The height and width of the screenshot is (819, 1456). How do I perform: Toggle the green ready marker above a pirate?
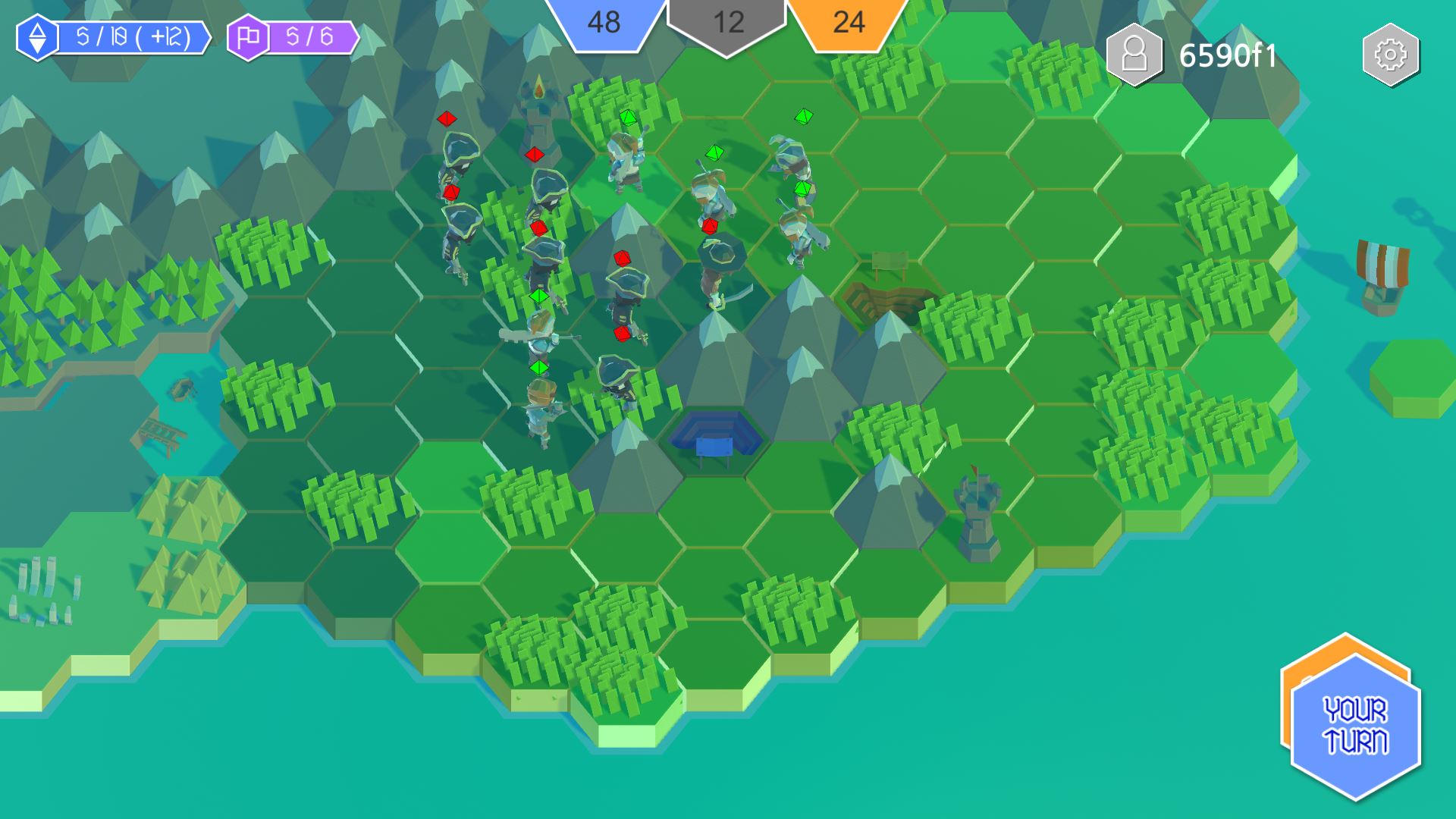[540, 297]
